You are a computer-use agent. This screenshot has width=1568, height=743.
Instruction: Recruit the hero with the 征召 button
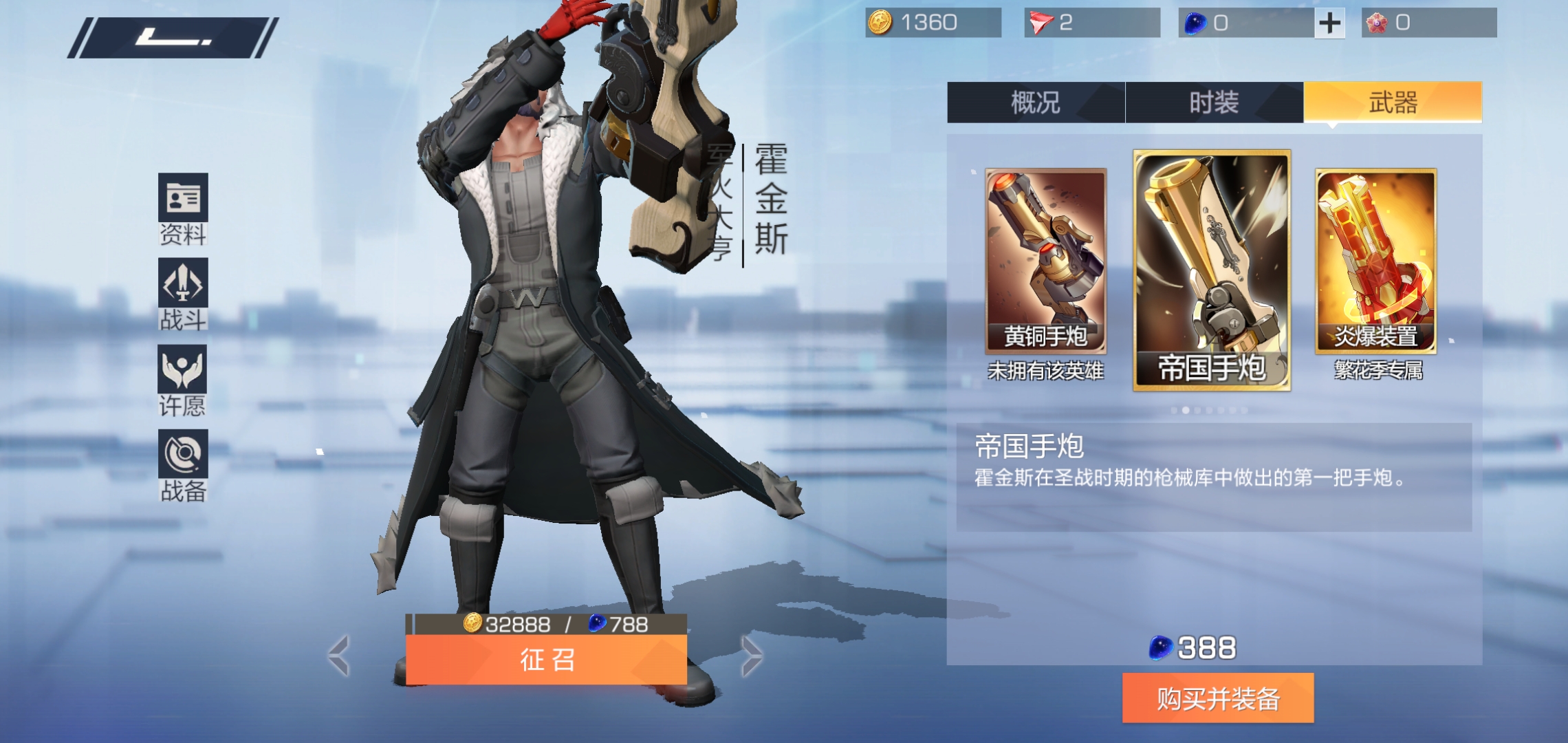tap(546, 660)
